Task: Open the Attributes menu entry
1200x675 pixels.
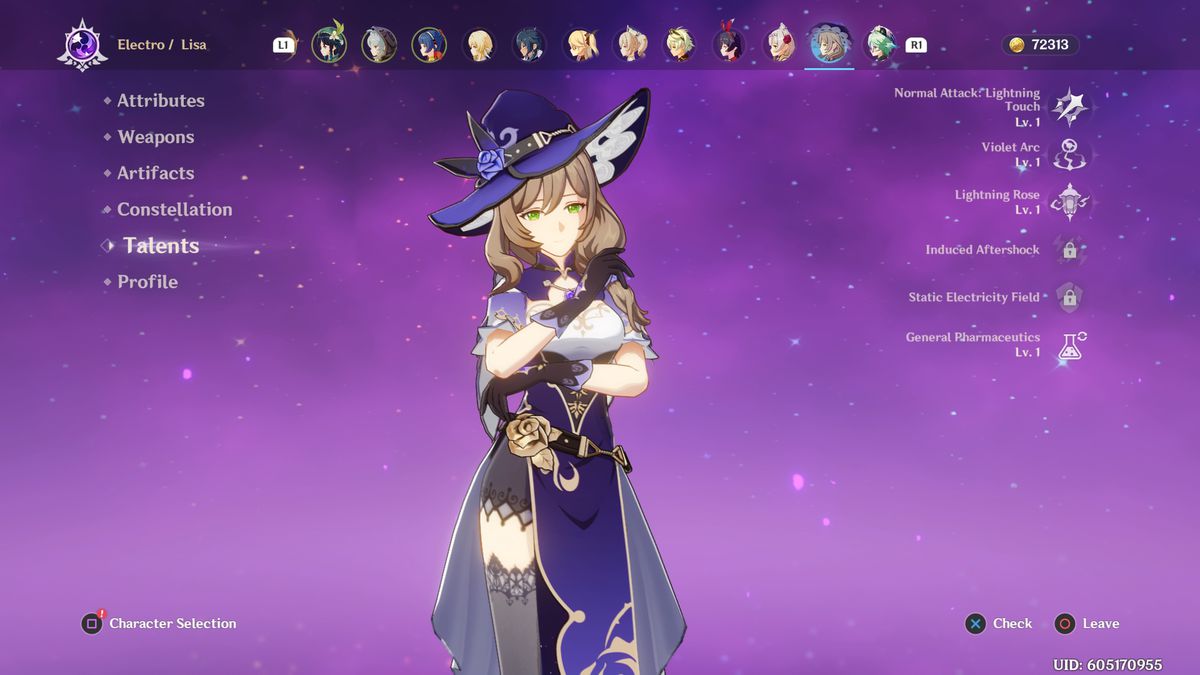Action: click(160, 101)
